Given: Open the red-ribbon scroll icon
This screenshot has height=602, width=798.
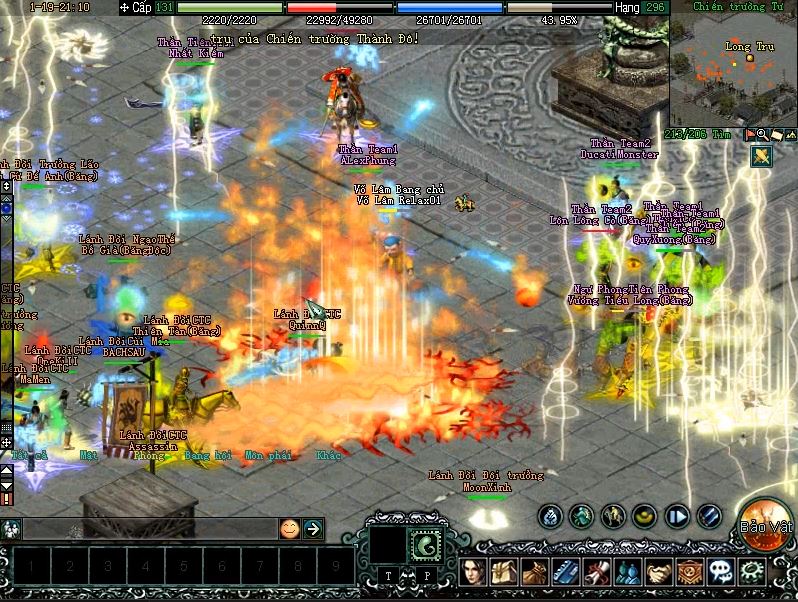Looking at the screenshot, I should (x=597, y=572).
